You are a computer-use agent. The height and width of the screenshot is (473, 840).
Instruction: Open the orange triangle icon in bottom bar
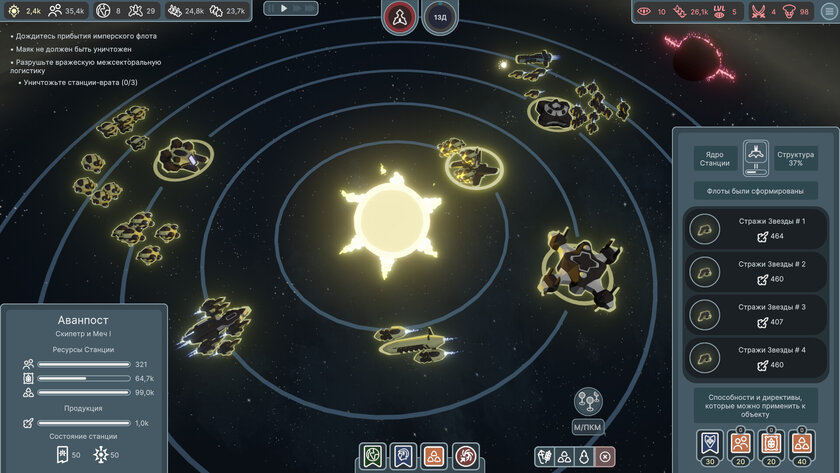coord(434,457)
